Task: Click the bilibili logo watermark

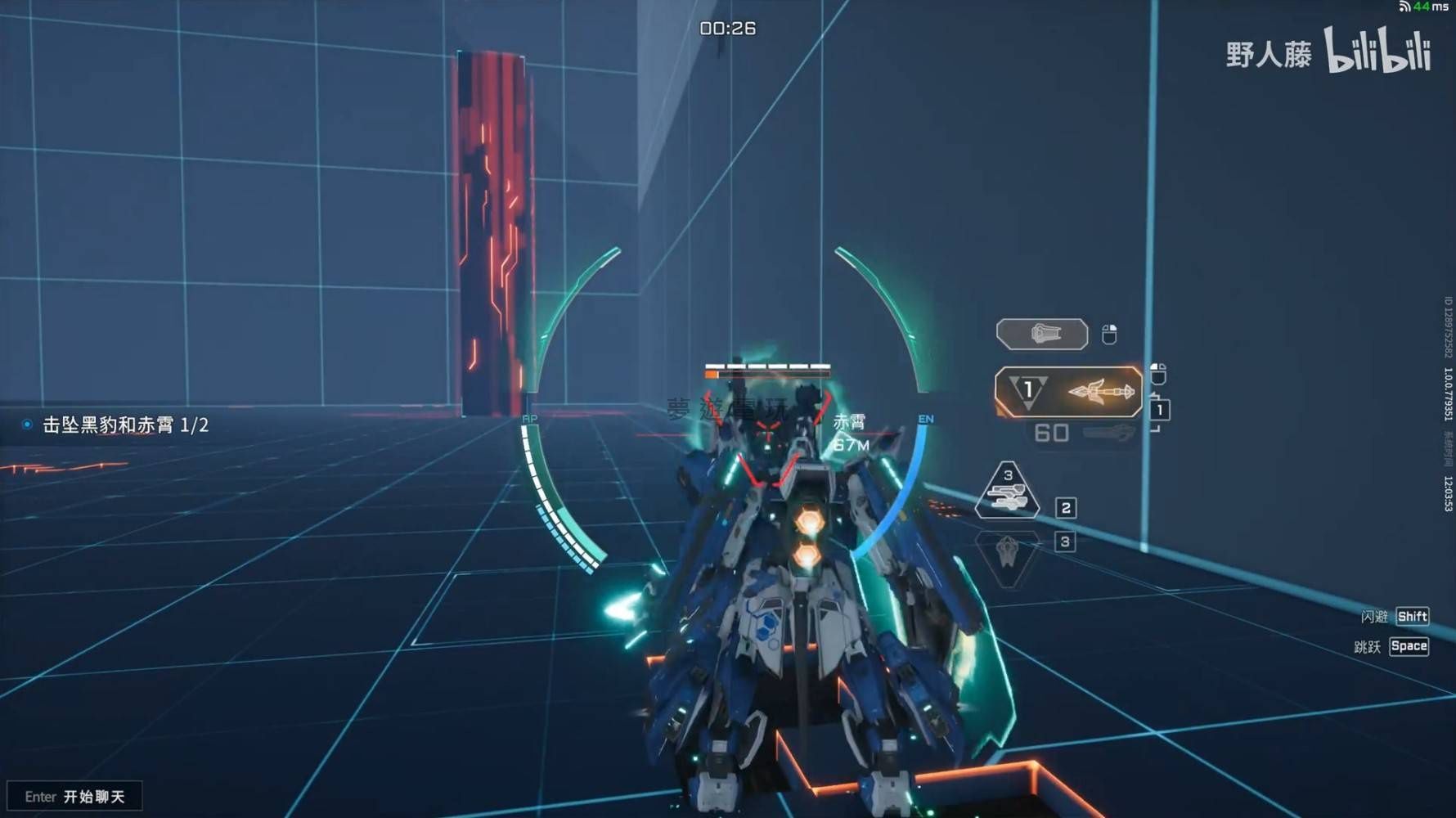Action: (1377, 52)
